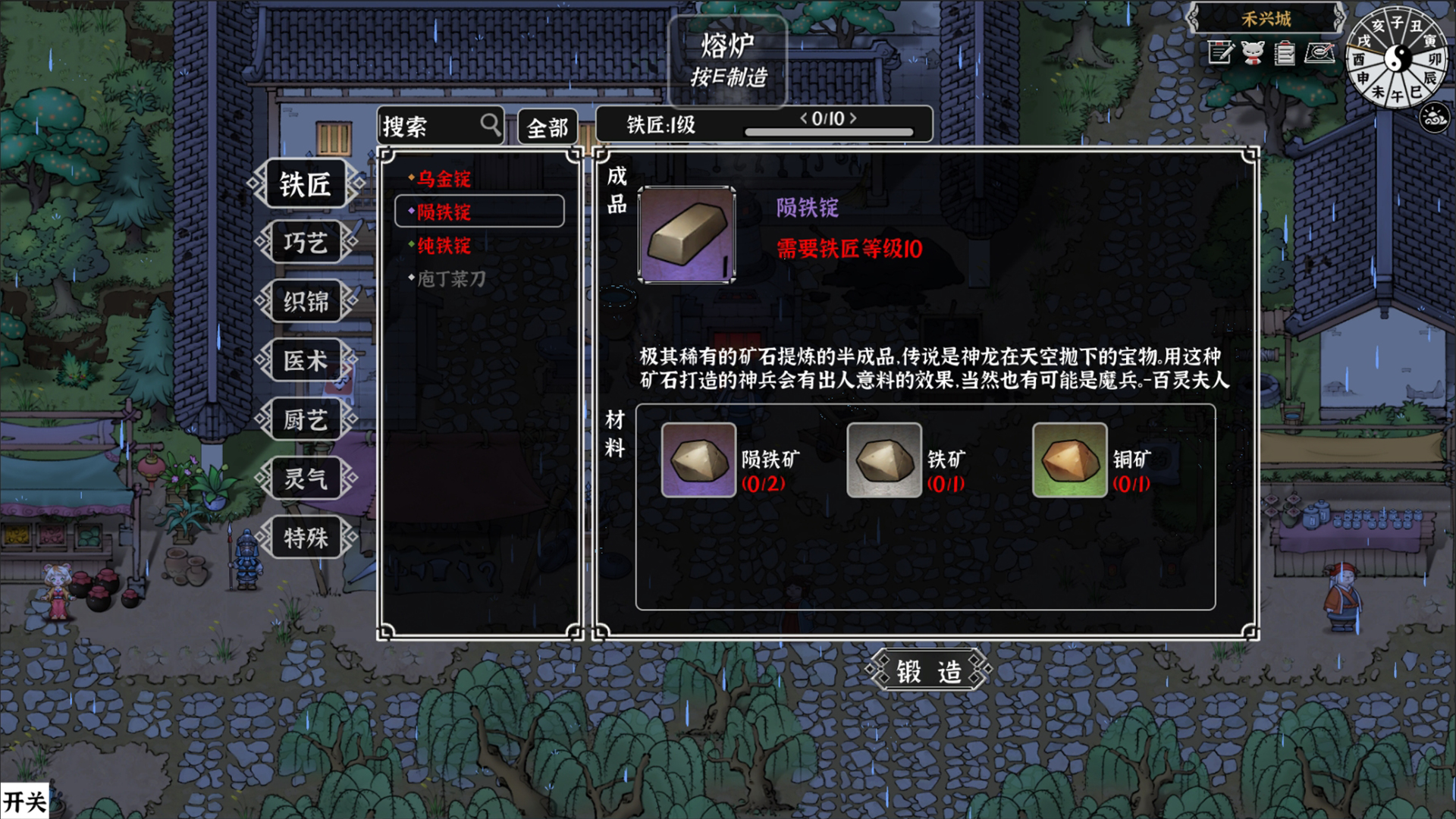Click the magnifier icon in the search box
This screenshot has height=819, width=1456.
(x=489, y=124)
